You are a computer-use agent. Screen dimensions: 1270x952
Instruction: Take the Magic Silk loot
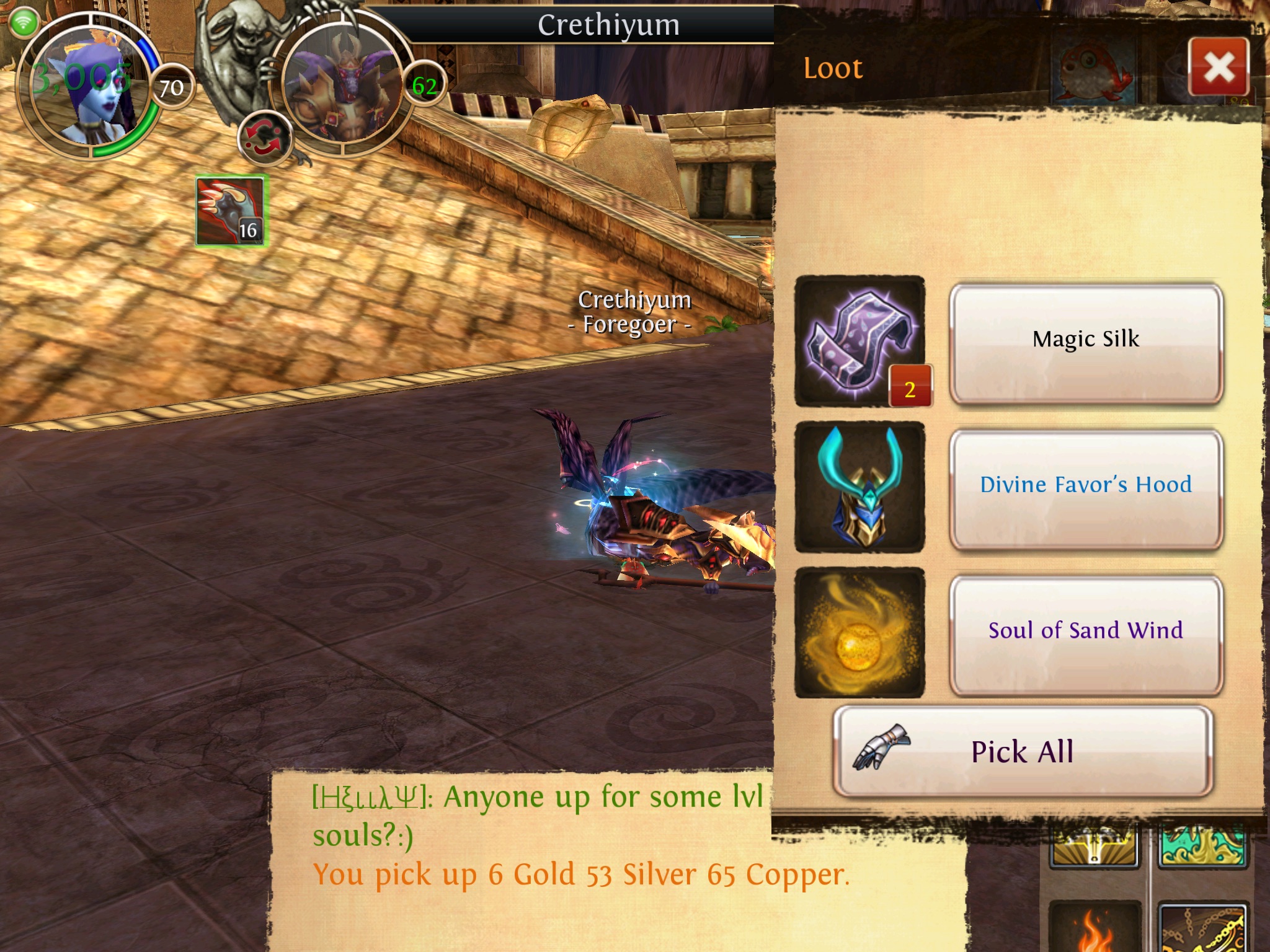click(1085, 342)
